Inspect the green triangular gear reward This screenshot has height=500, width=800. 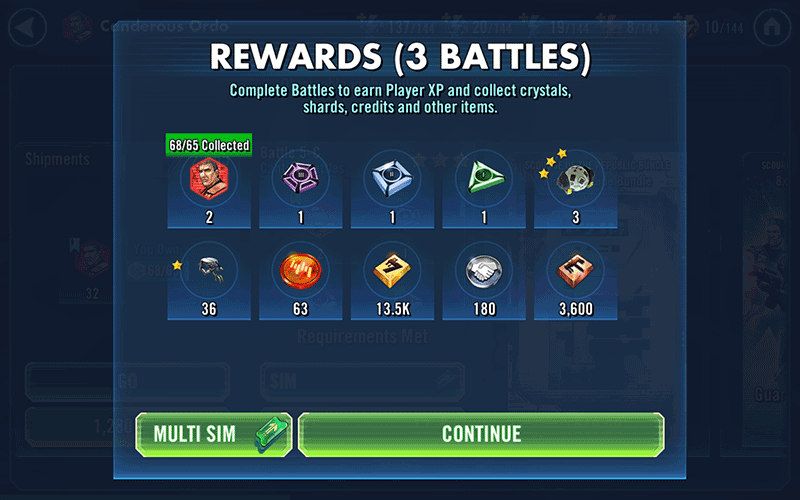[484, 180]
